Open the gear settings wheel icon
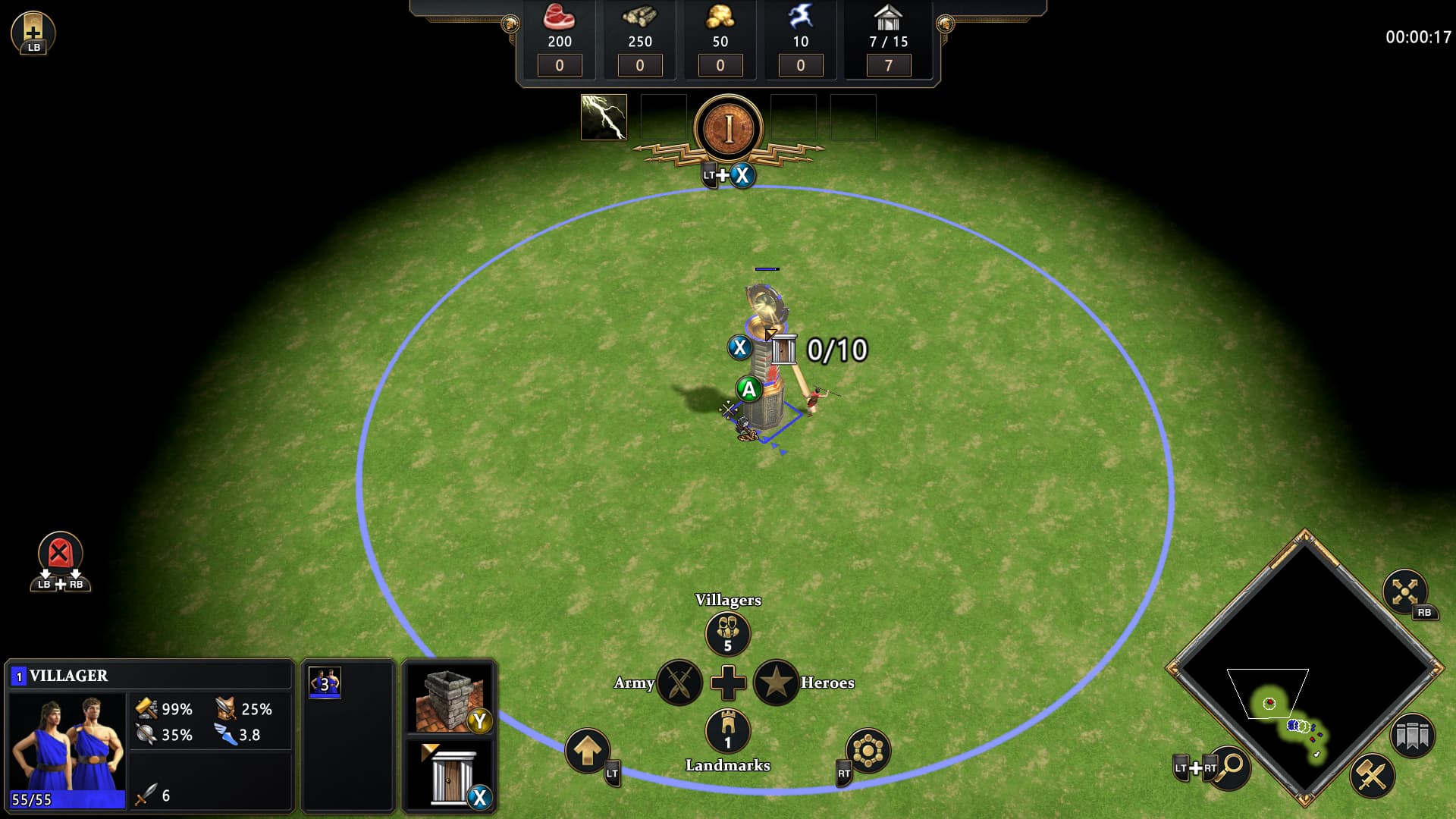 coord(868,751)
